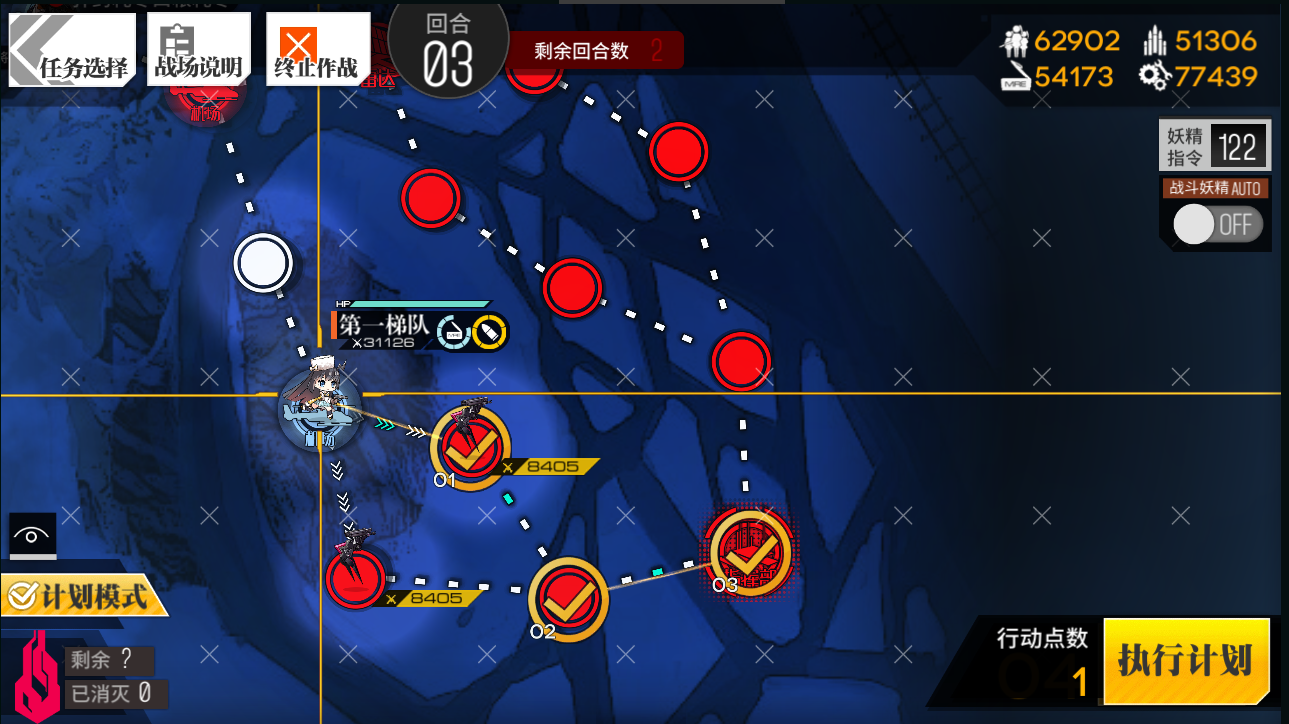Toggle the 战斗妖精 AUTO switch
Image resolution: width=1289 pixels, height=724 pixels.
point(1217,224)
